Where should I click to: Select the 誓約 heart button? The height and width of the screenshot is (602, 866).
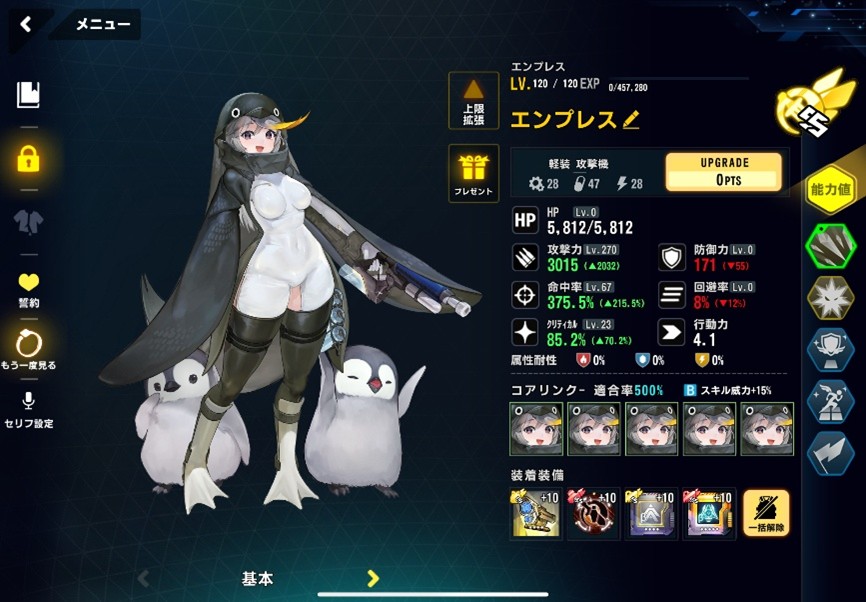pyautogui.click(x=28, y=289)
